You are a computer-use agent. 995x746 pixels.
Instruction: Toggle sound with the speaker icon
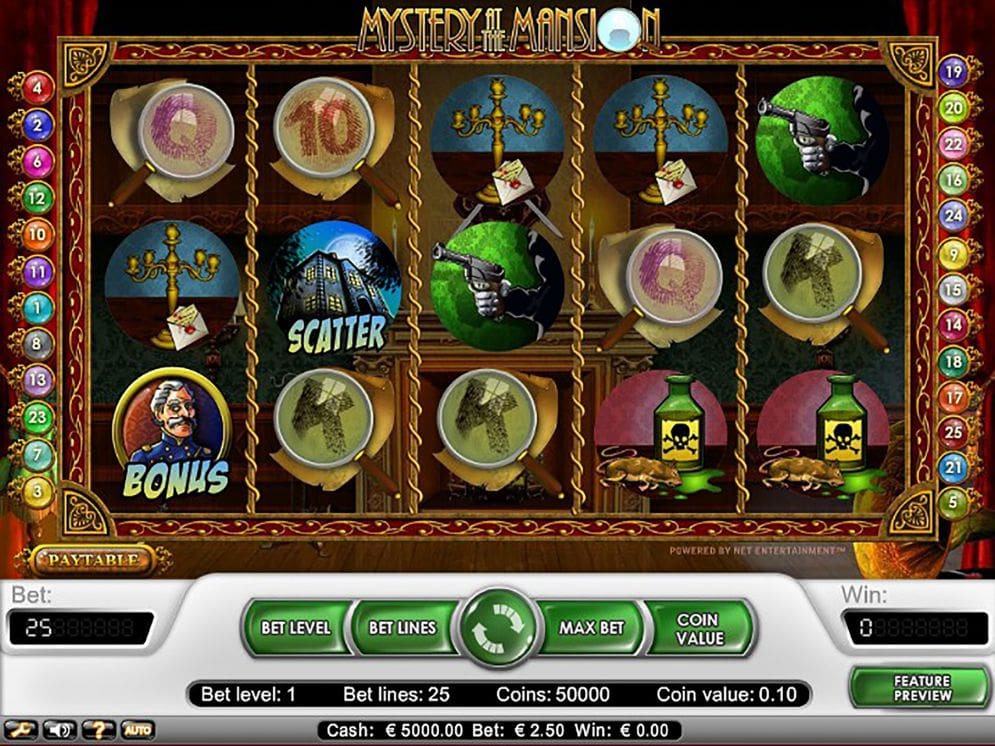coord(60,730)
